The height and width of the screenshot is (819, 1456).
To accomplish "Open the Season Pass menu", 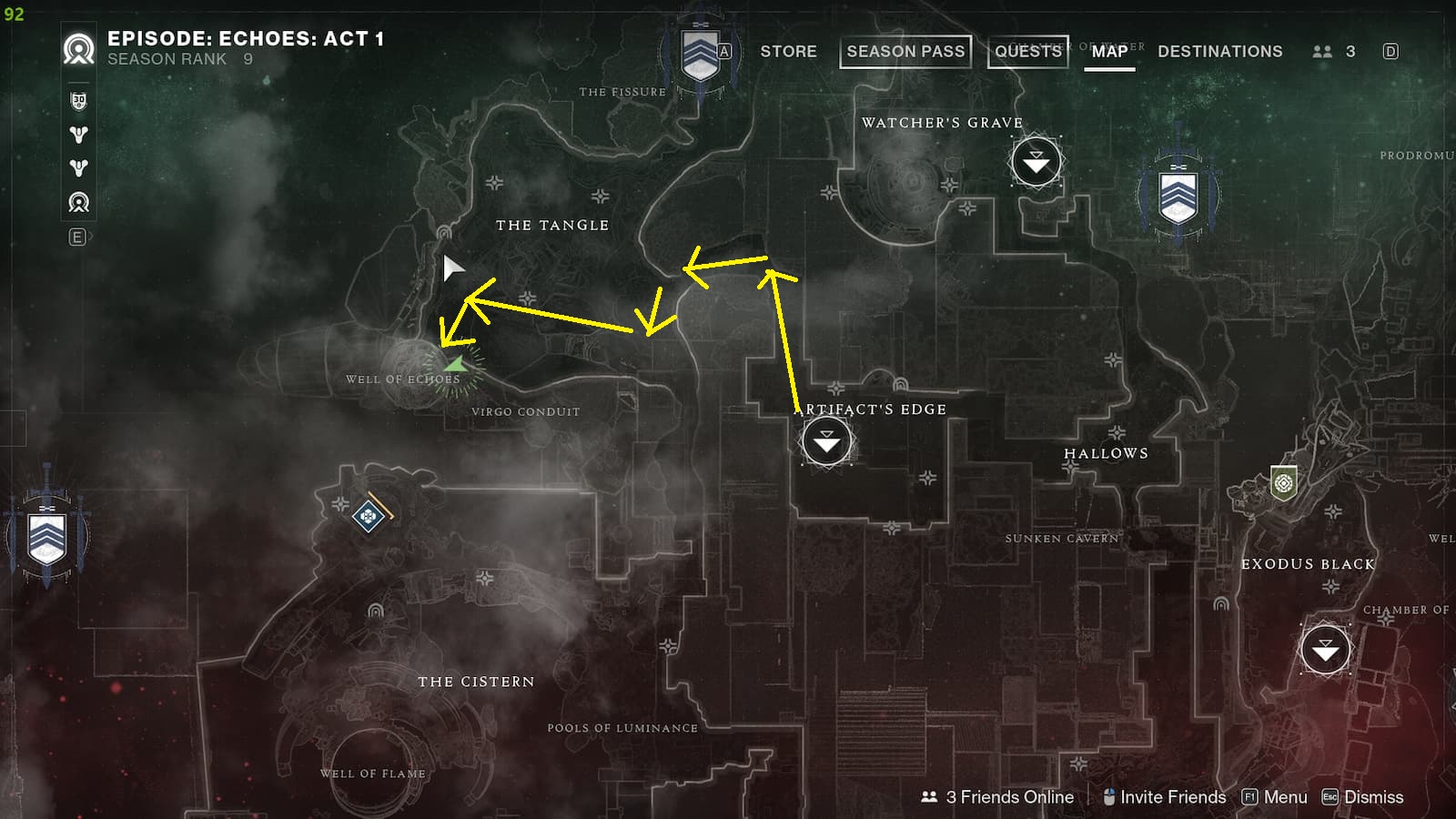I will click(x=905, y=51).
